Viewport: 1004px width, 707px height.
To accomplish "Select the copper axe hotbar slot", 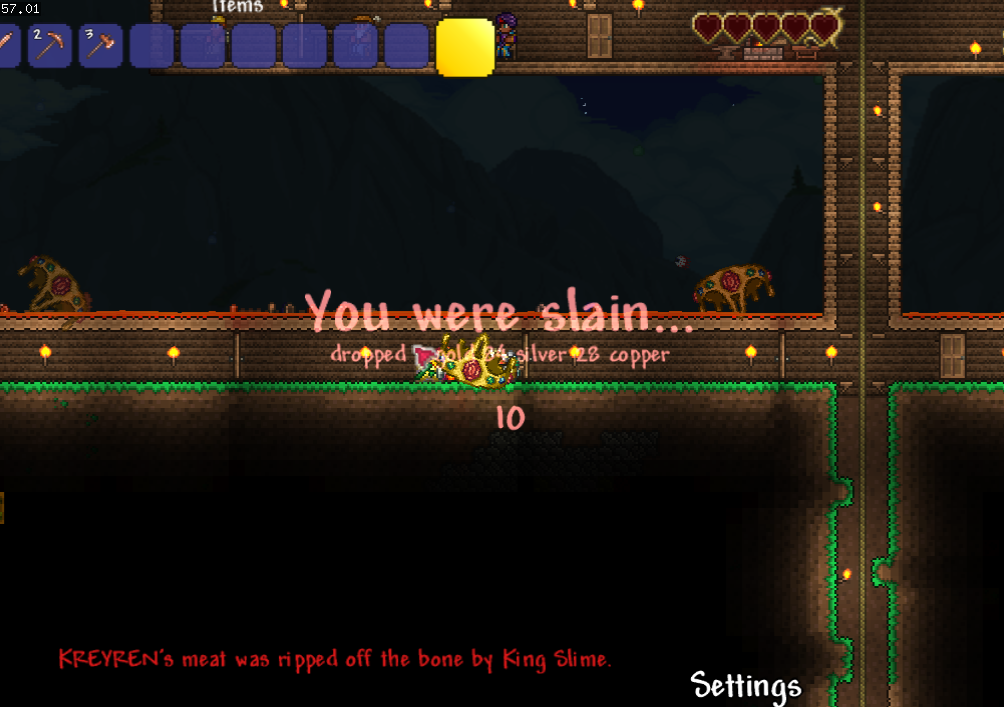I will (100, 46).
